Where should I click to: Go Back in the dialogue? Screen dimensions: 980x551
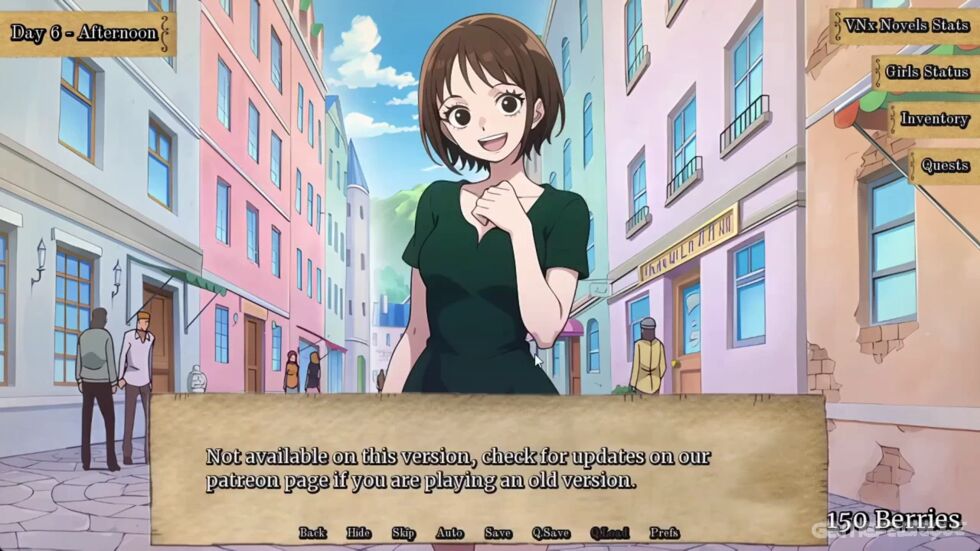pyautogui.click(x=313, y=533)
